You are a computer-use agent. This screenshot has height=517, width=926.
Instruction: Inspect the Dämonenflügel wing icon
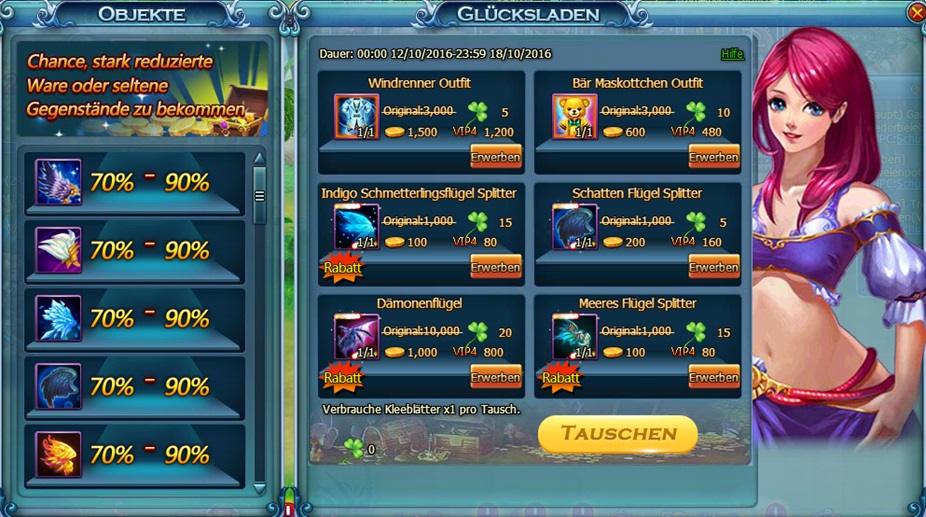coord(356,337)
